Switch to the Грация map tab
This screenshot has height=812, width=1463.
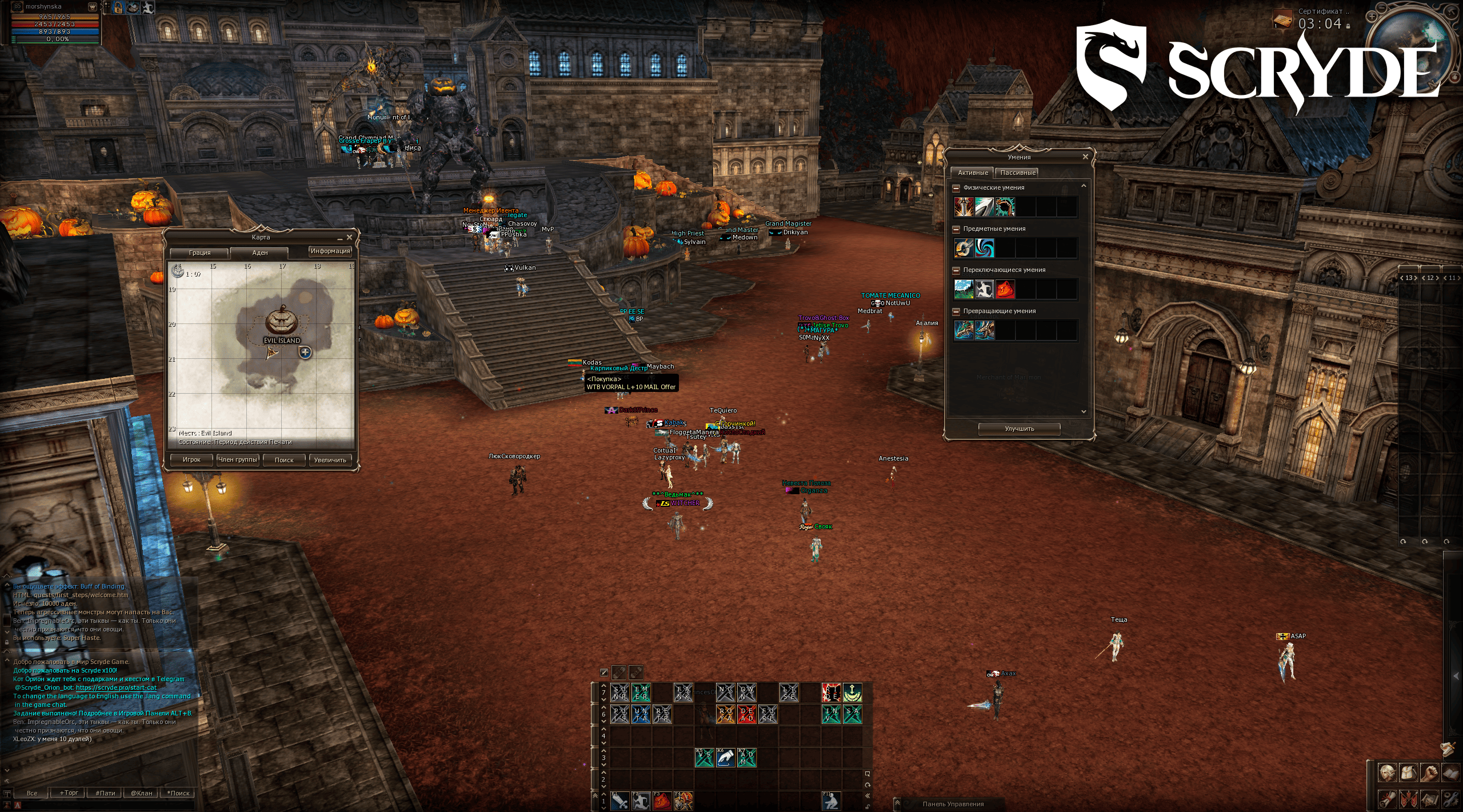pyautogui.click(x=200, y=253)
